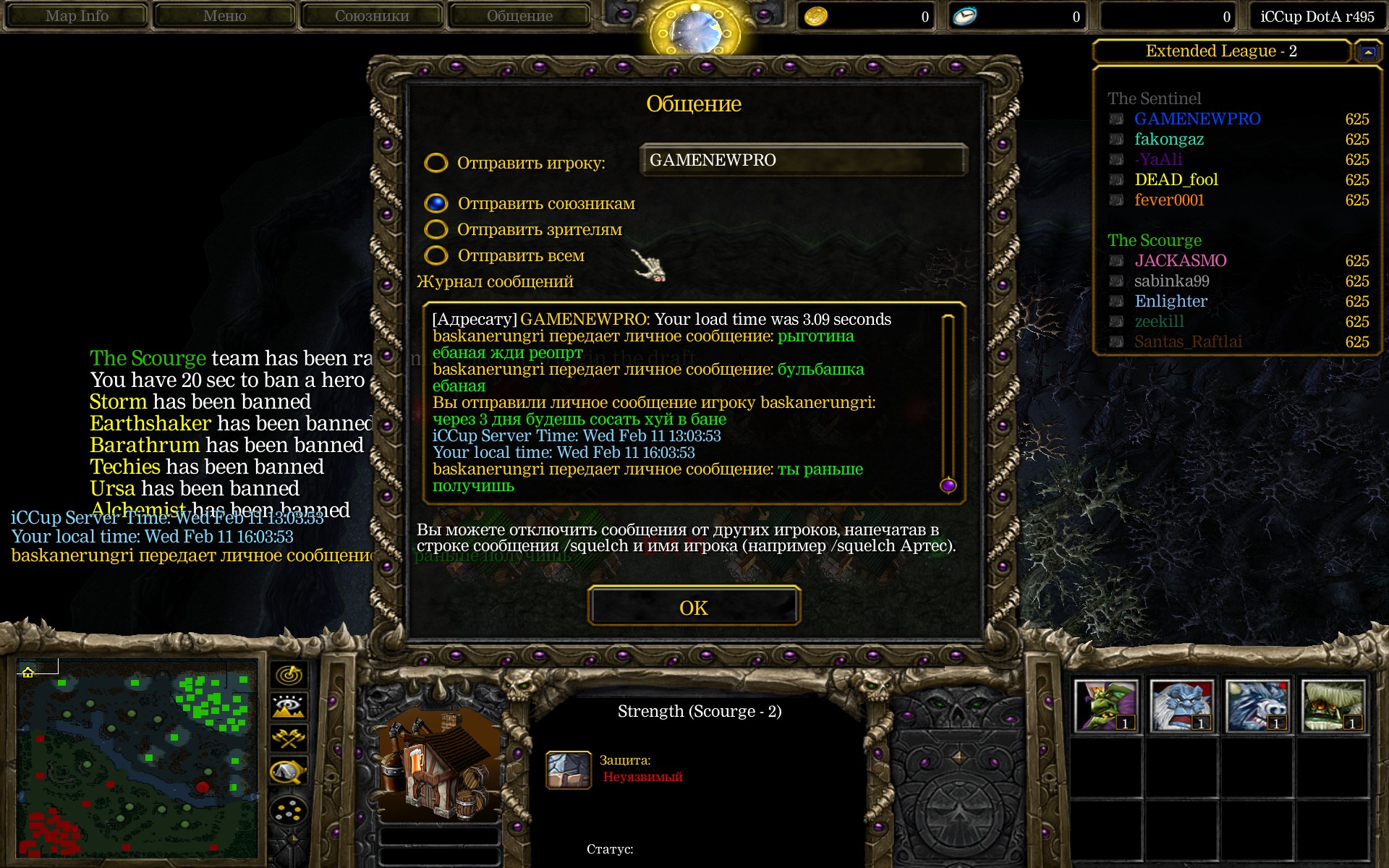Select send to observers option
The image size is (1389, 868).
(x=436, y=229)
